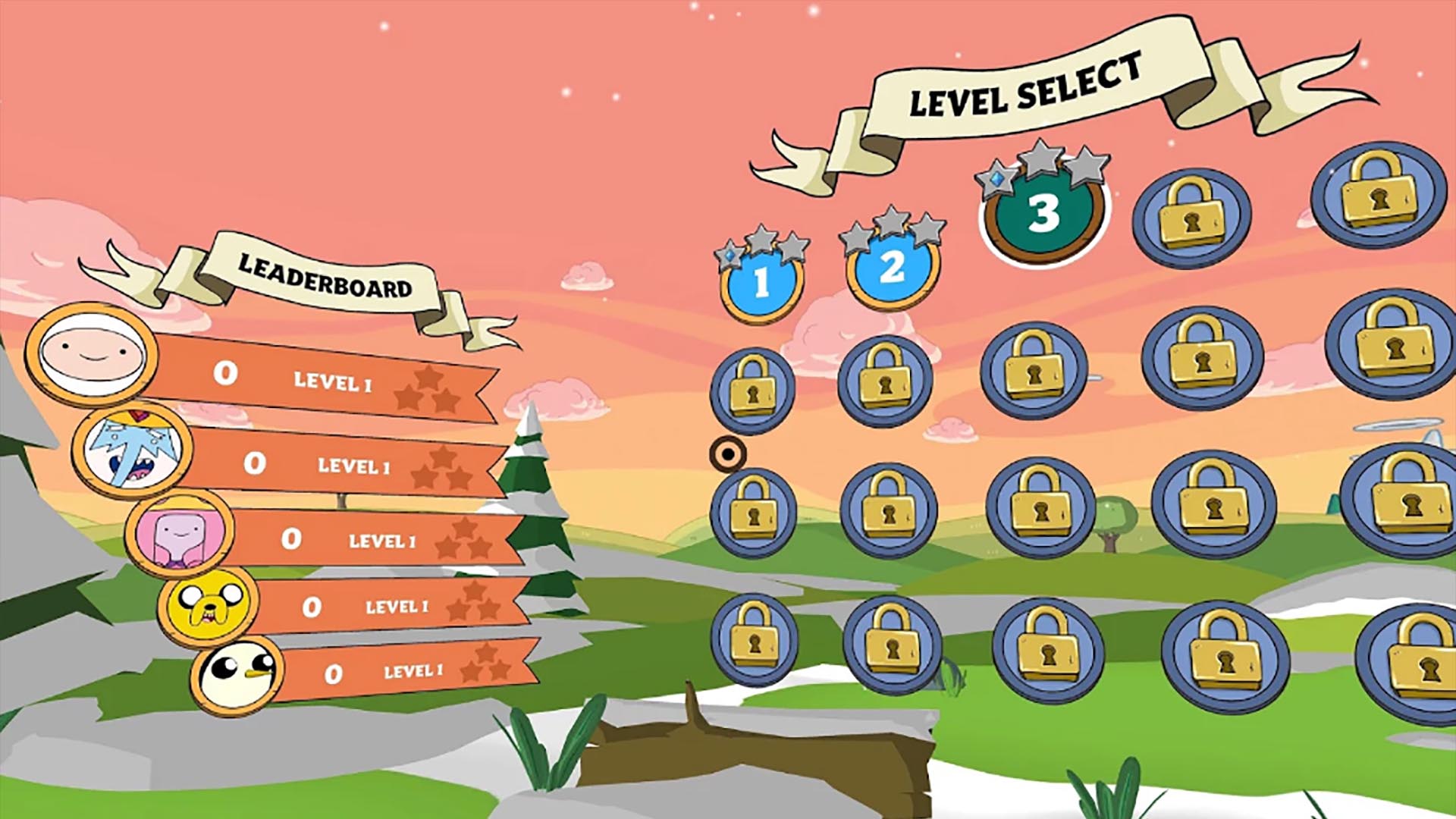Start the highlighted level 3
Image resolution: width=1456 pixels, height=819 pixels.
[x=1043, y=214]
